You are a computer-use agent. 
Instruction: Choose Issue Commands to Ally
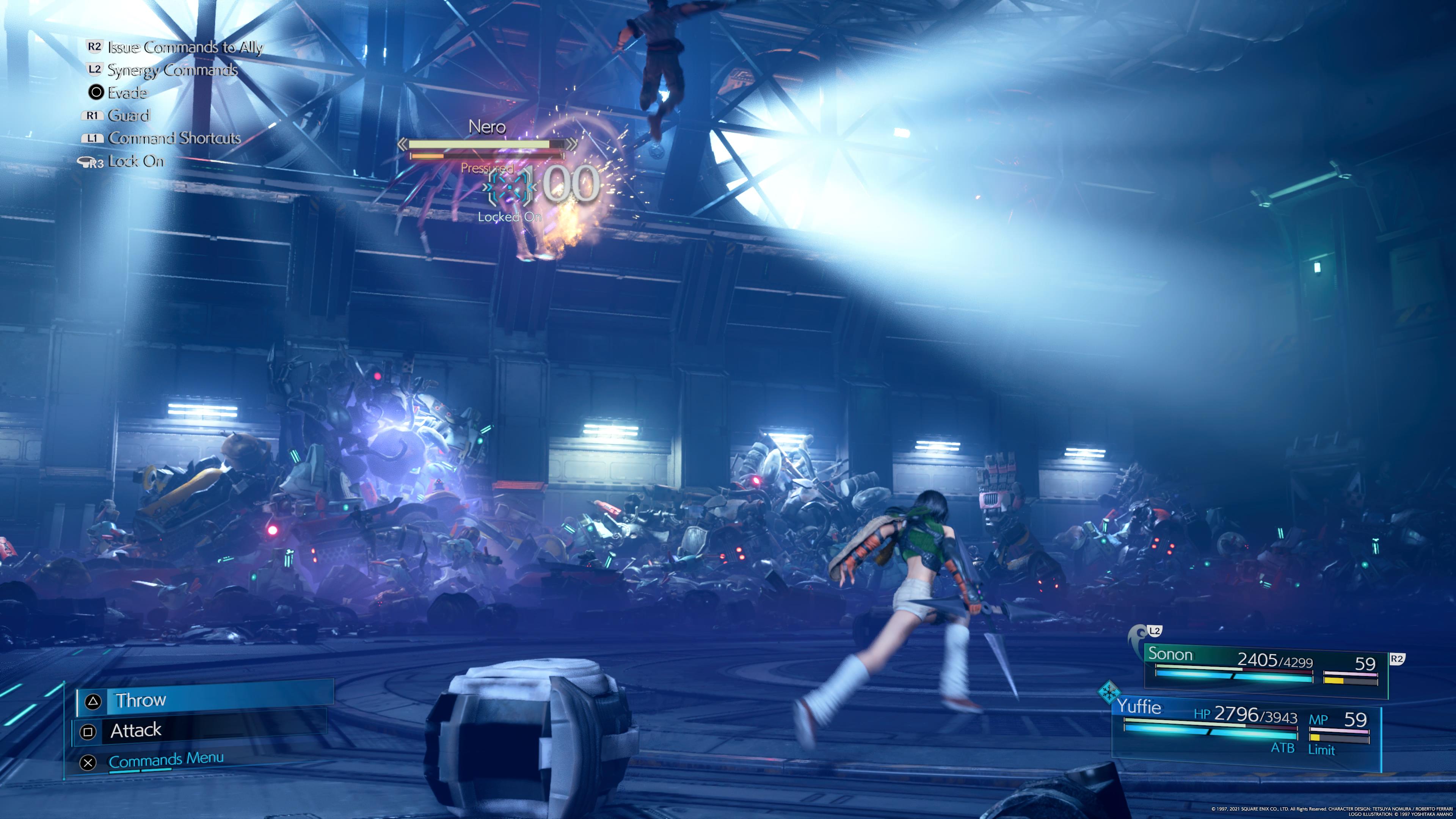185,47
